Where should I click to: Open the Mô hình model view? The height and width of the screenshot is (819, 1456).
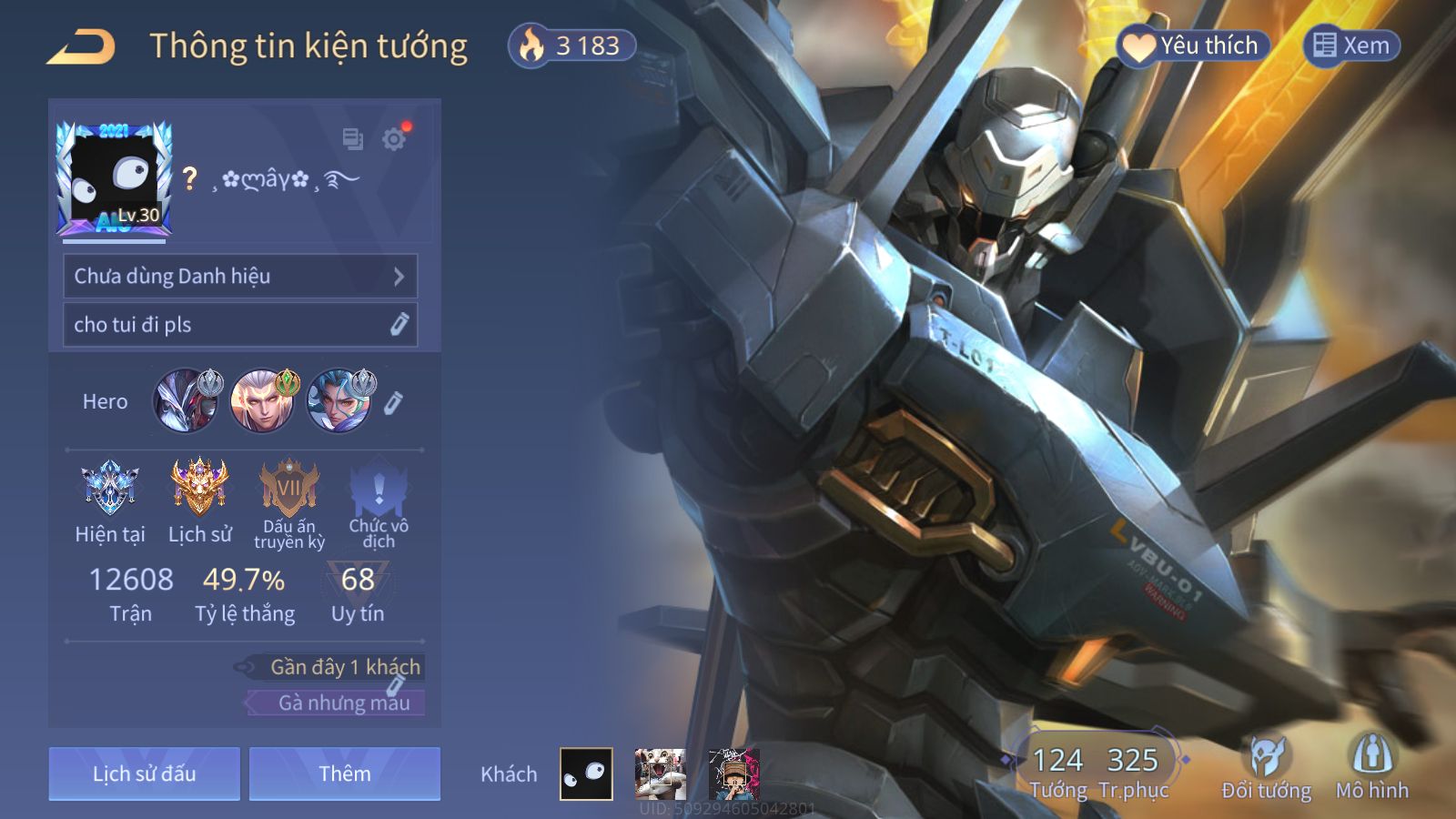tap(1372, 769)
